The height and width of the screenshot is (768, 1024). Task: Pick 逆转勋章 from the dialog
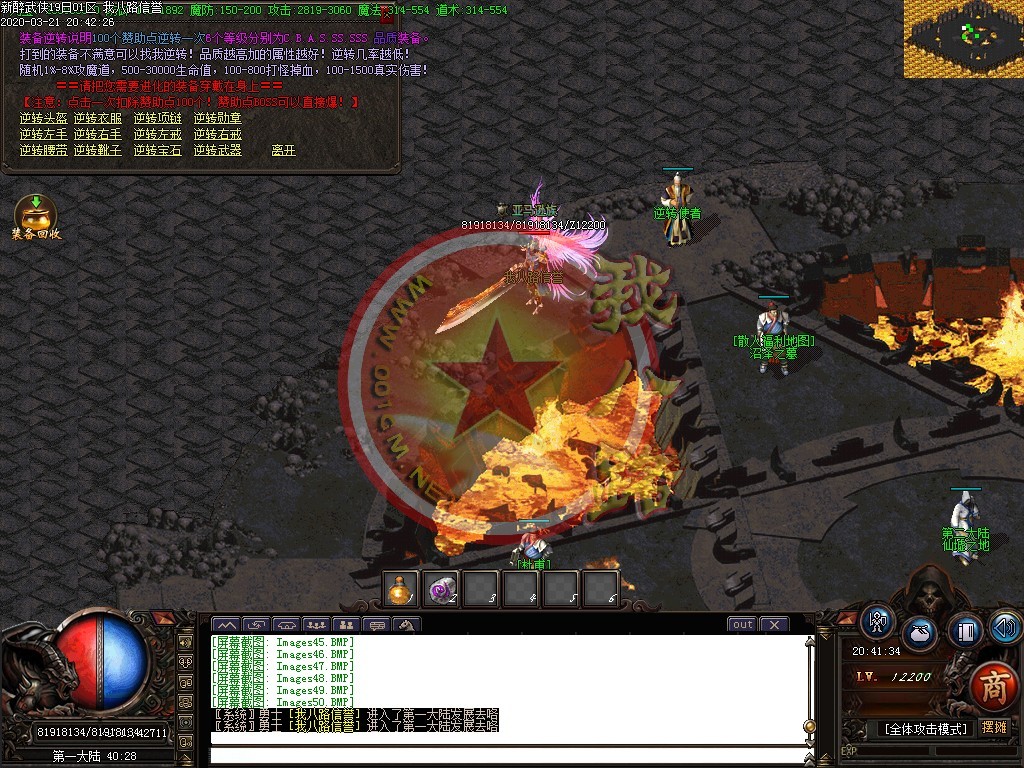pos(218,118)
